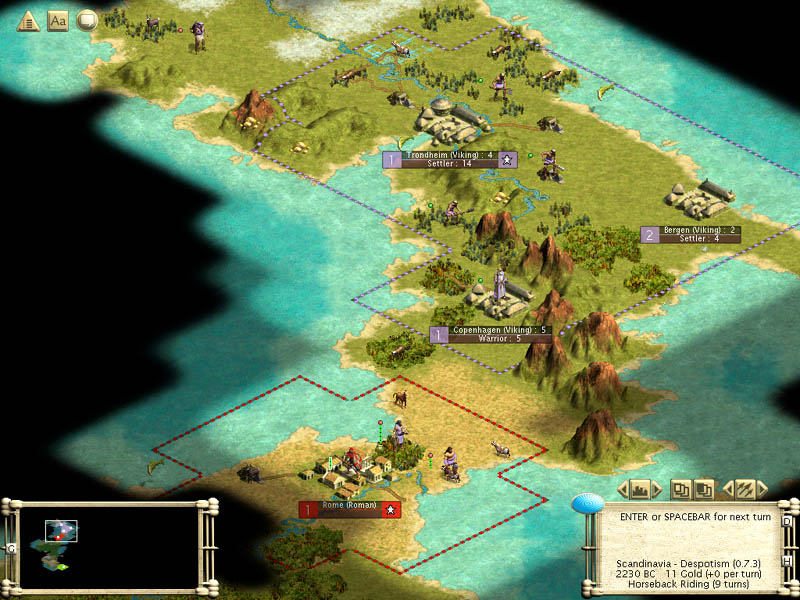Select next unit with right arrow
The image size is (800, 600).
click(763, 489)
